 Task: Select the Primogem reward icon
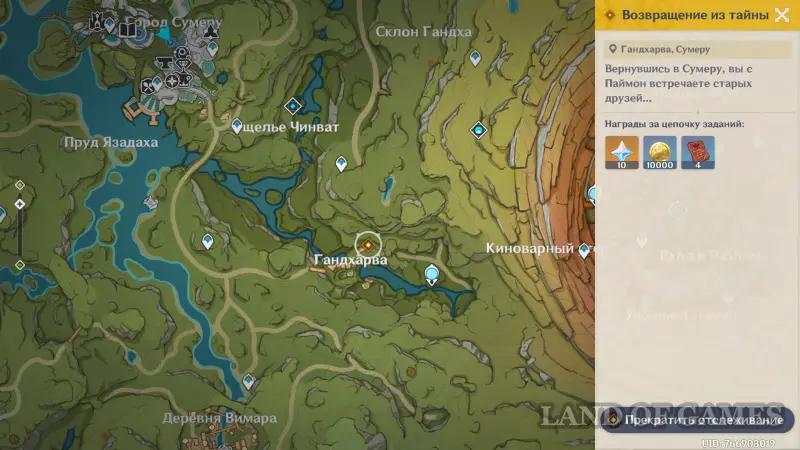pyautogui.click(x=622, y=154)
